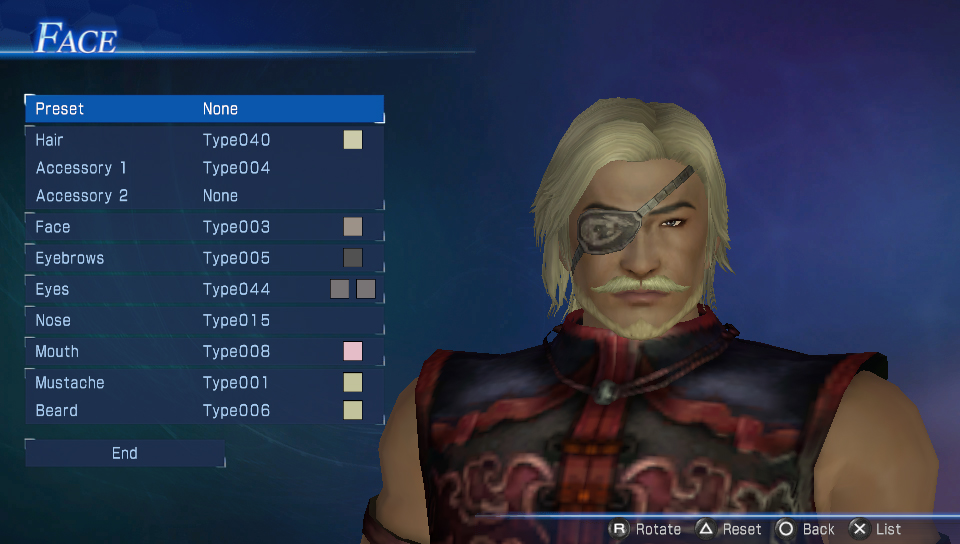The height and width of the screenshot is (544, 960).
Task: Select the Eyebrows row
Action: click(x=204, y=258)
